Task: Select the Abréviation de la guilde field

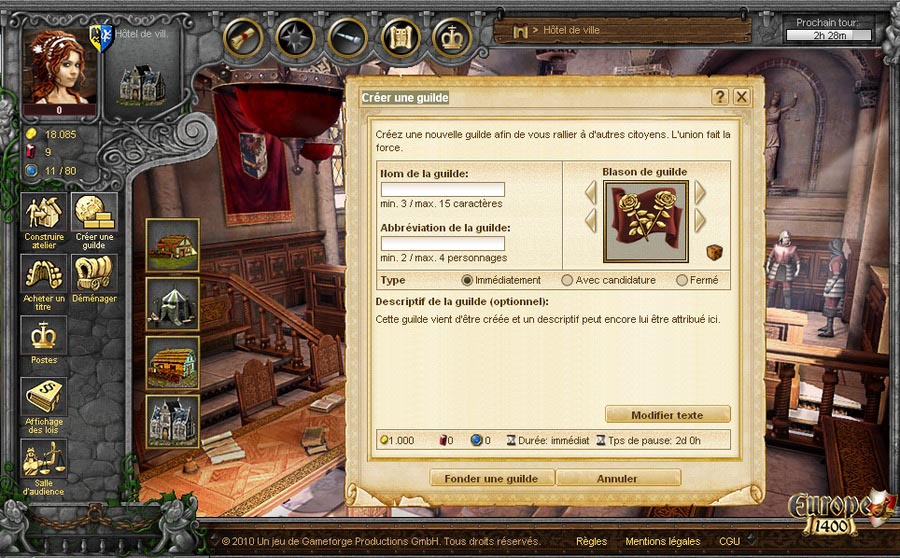Action: pyautogui.click(x=442, y=244)
